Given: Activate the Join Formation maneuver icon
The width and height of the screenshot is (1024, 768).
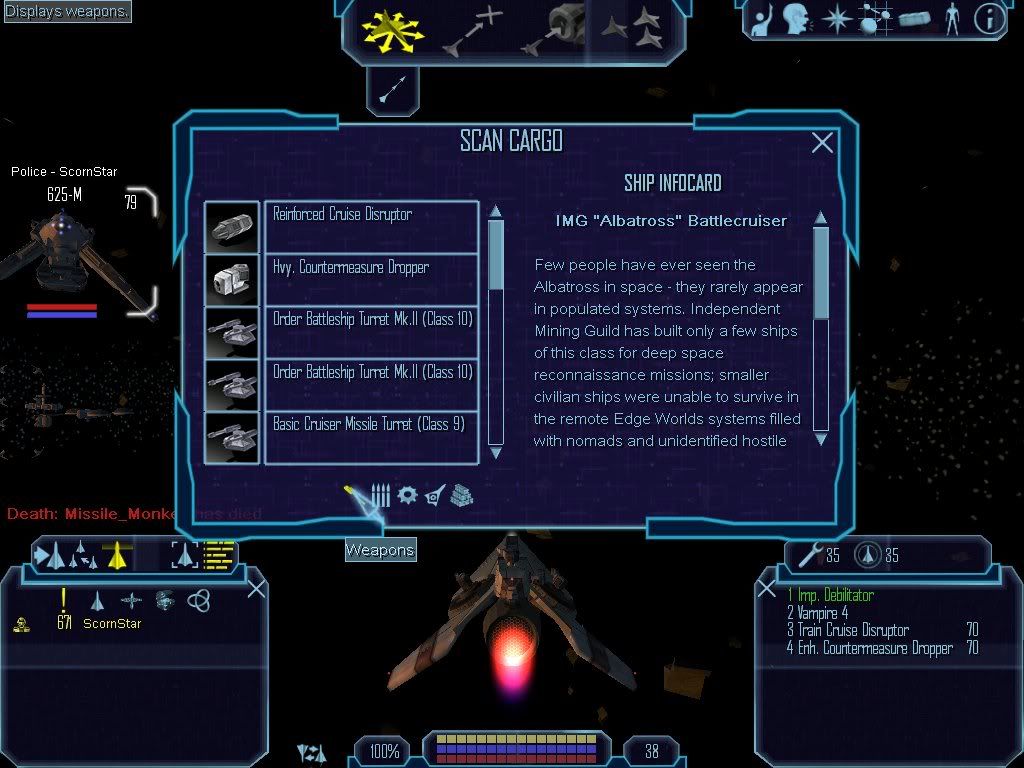Looking at the screenshot, I should coord(631,30).
